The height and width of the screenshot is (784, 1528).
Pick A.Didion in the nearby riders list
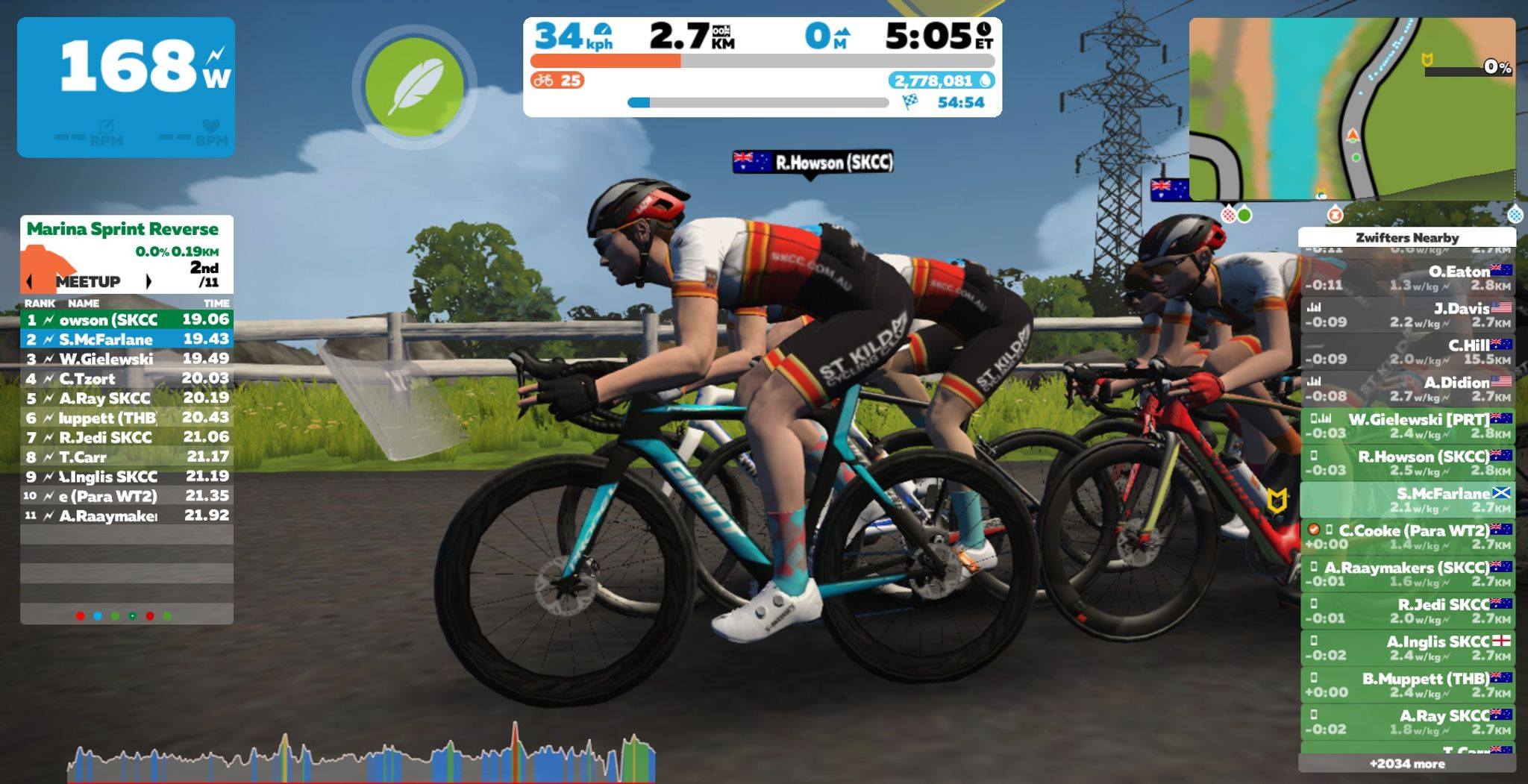(1408, 389)
